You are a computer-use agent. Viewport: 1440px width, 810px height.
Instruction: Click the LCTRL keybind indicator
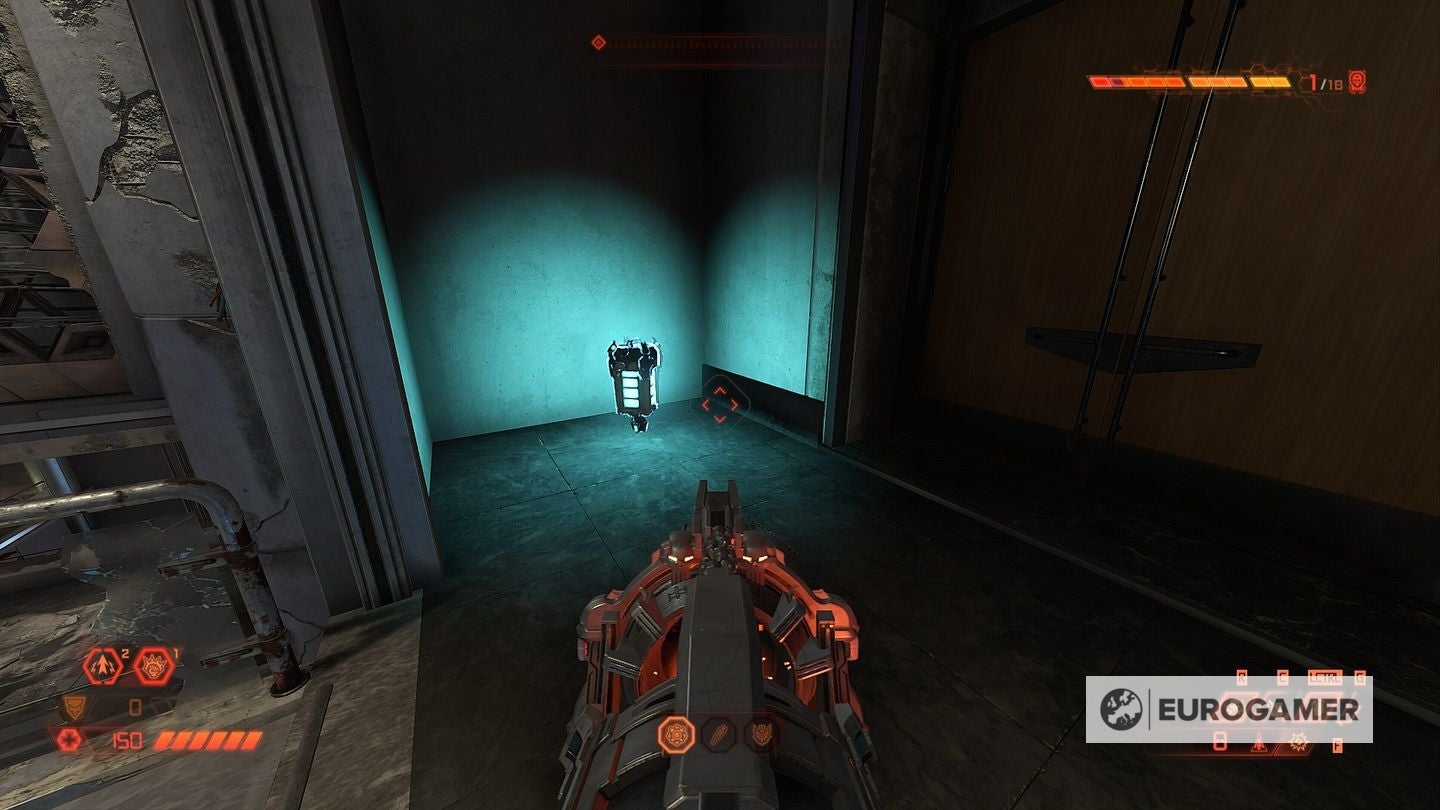tap(1325, 678)
